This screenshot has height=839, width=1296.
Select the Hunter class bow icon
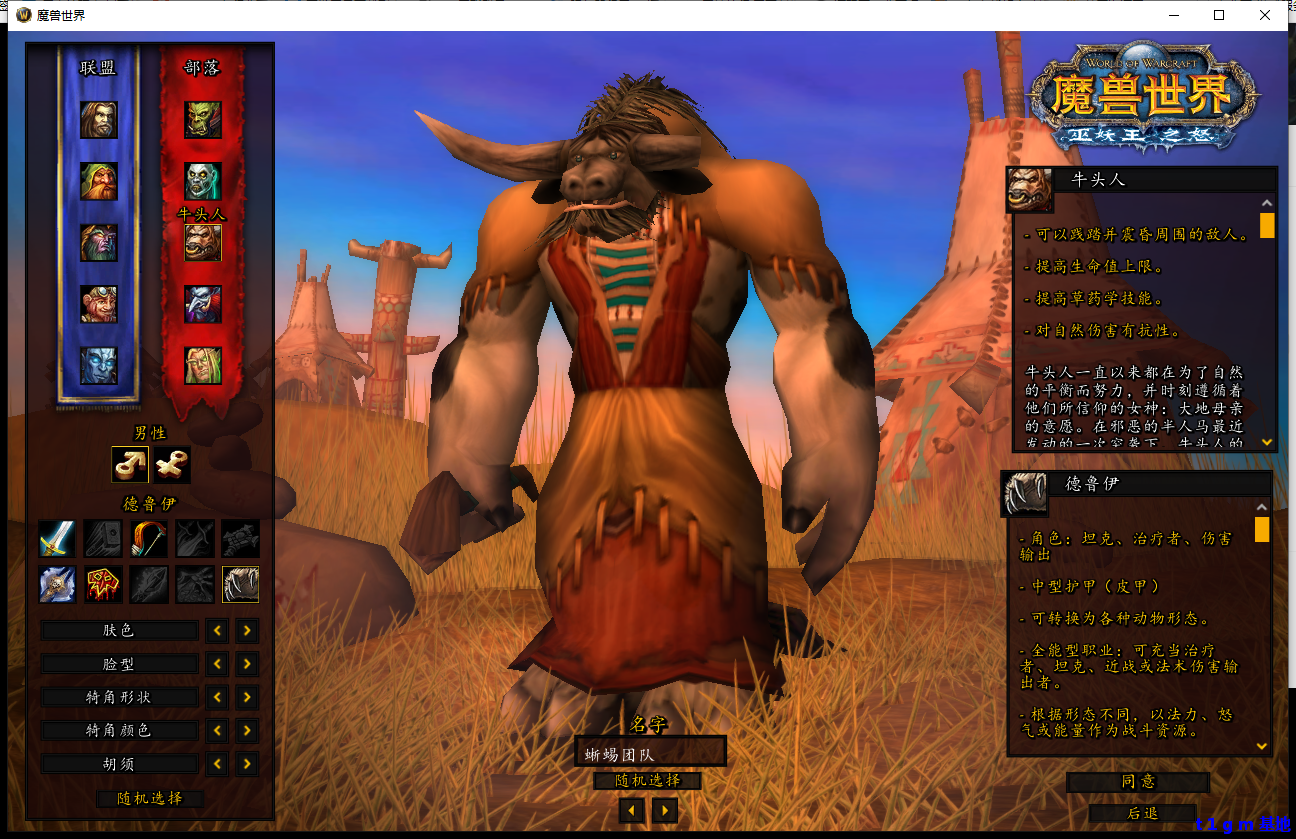click(149, 539)
